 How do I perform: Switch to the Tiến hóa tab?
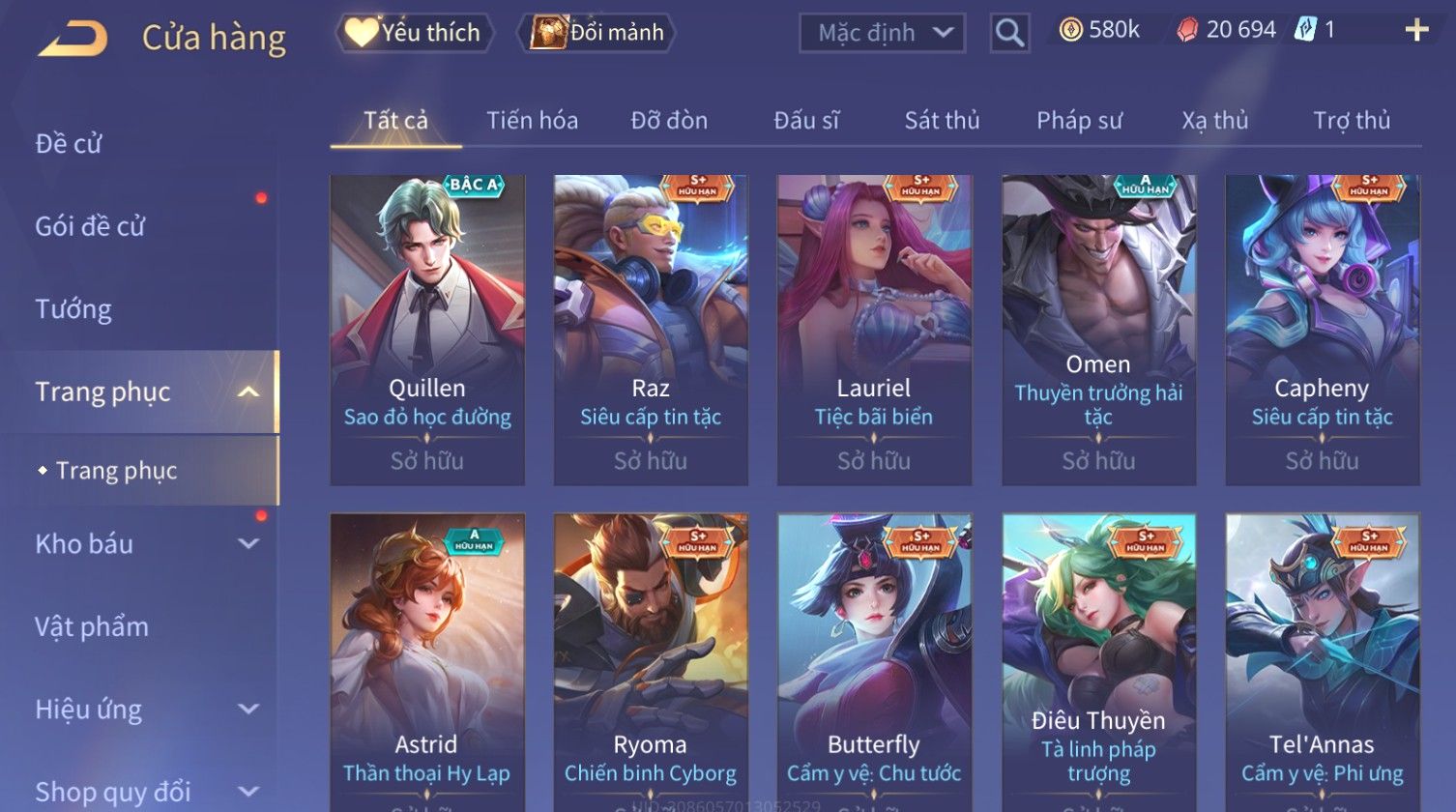[x=532, y=121]
